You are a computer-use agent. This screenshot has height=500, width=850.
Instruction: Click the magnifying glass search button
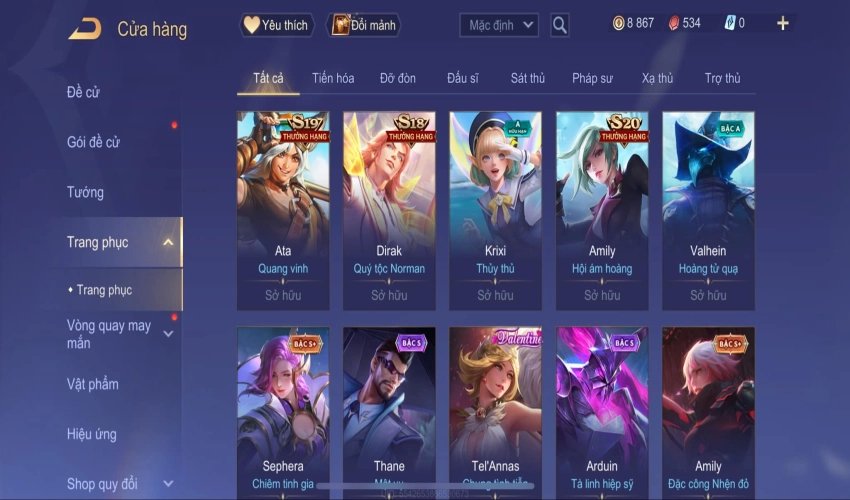[x=560, y=25]
